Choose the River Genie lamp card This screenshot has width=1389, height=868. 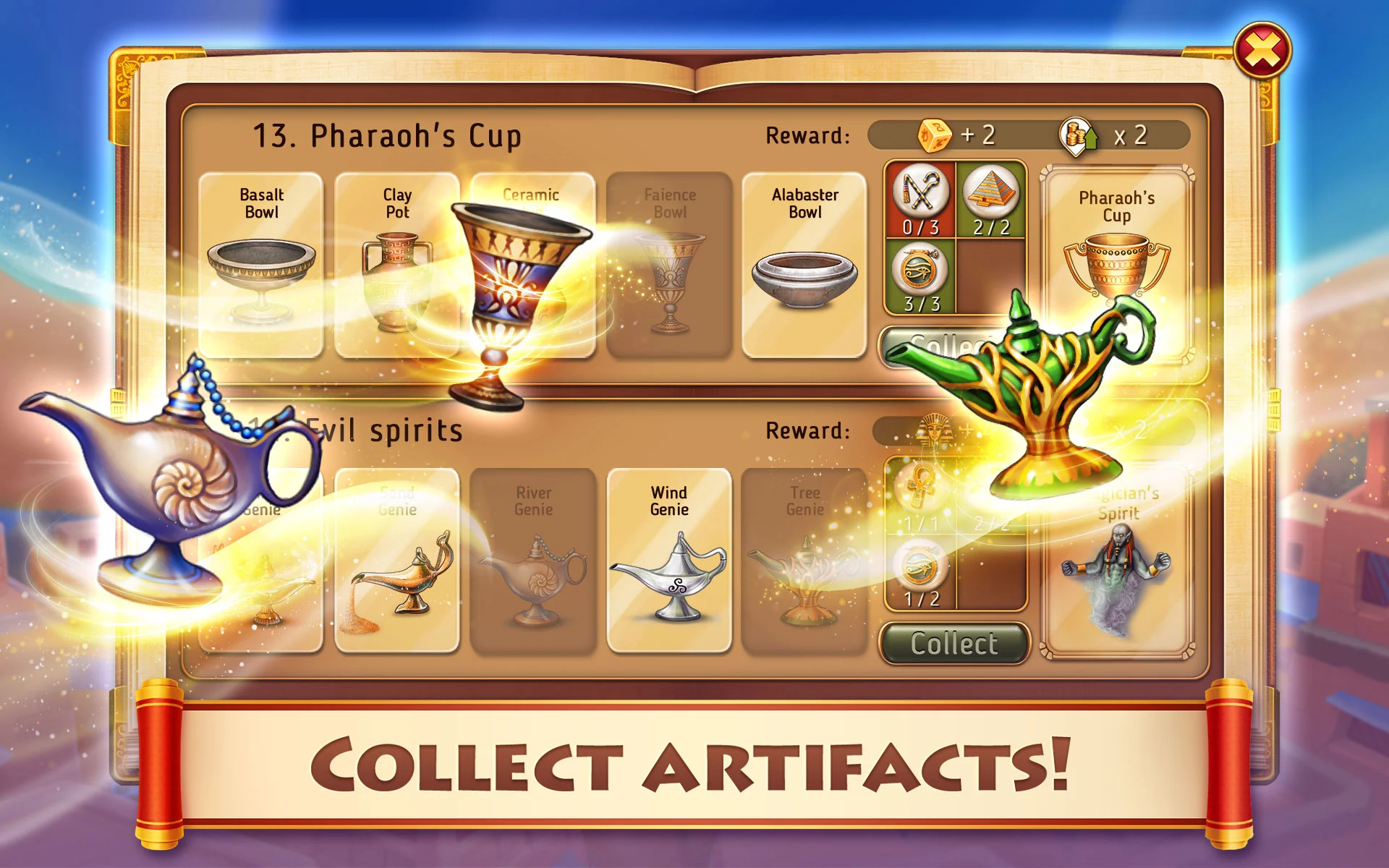click(533, 561)
